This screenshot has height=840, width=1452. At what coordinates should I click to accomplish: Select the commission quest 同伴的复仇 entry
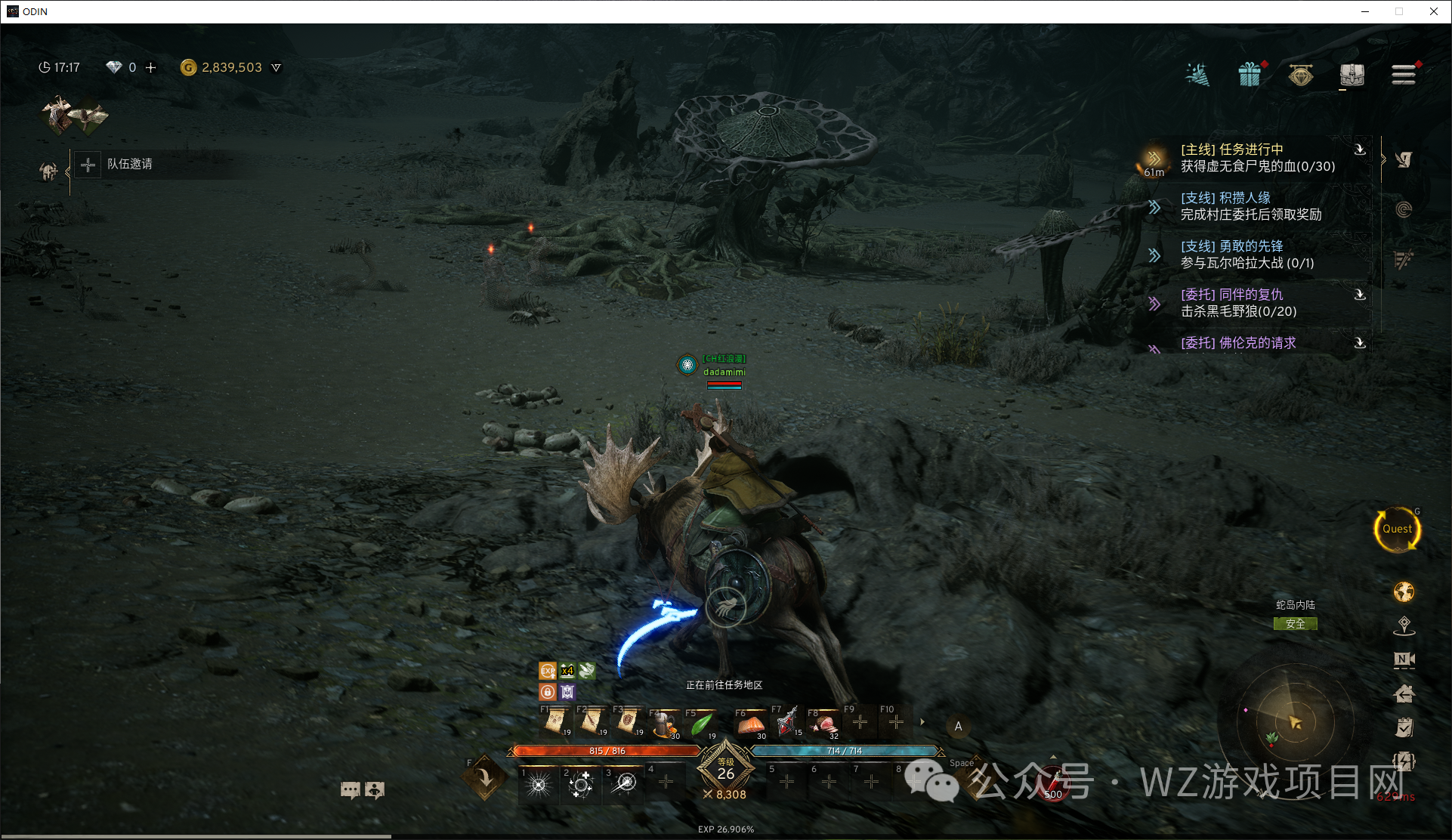pos(1239,303)
